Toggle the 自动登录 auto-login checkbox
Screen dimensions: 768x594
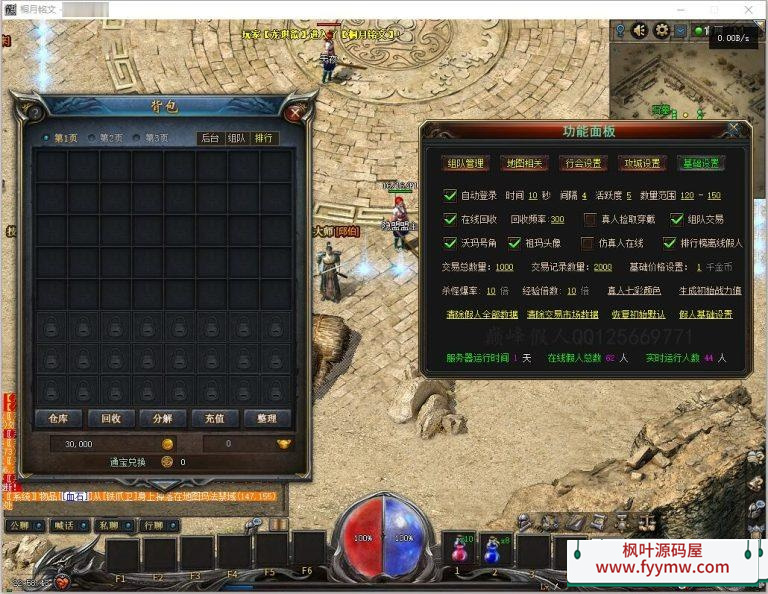[x=450, y=195]
